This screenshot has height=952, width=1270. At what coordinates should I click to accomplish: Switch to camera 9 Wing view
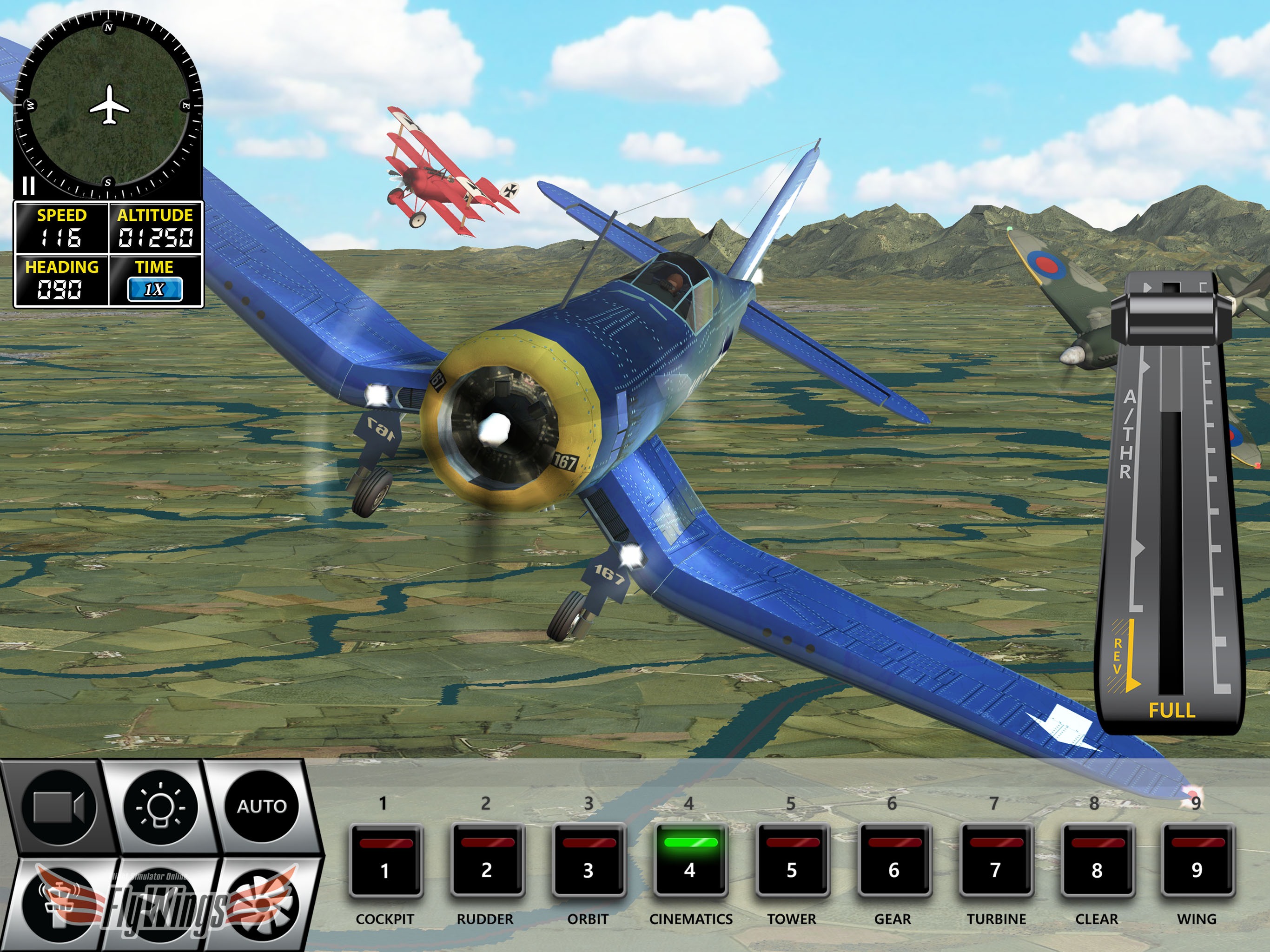pos(1197,861)
